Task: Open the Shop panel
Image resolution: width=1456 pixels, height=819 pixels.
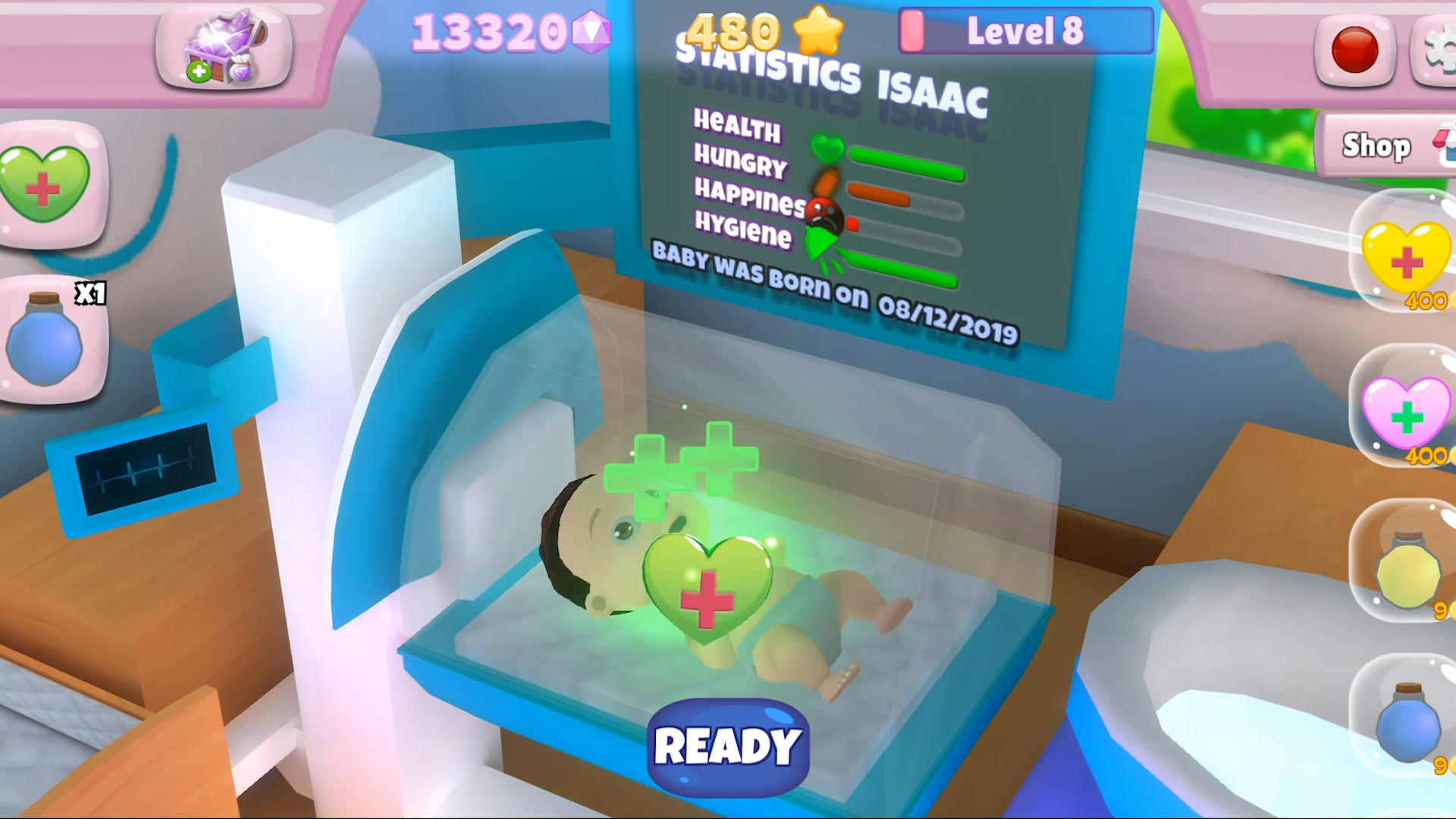Action: 1376,146
